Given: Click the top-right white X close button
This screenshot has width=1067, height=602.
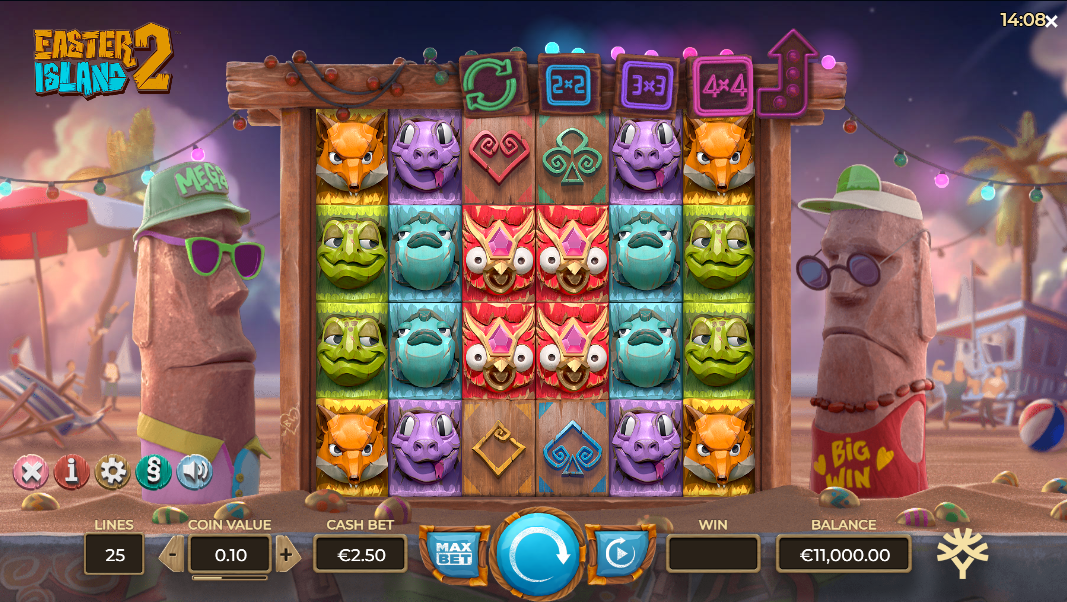Looking at the screenshot, I should click(1051, 21).
